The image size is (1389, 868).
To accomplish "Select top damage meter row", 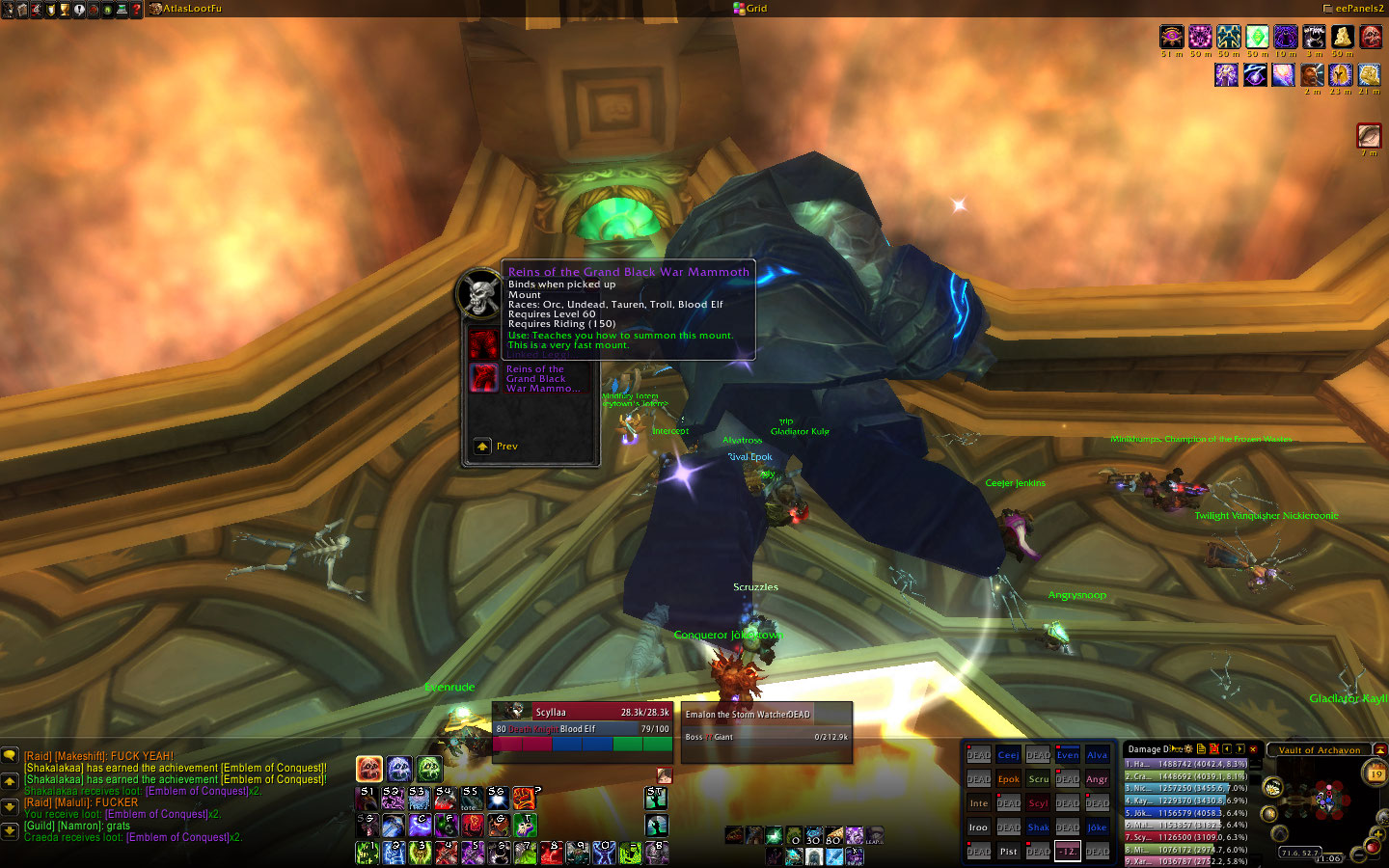I will [x=1185, y=764].
